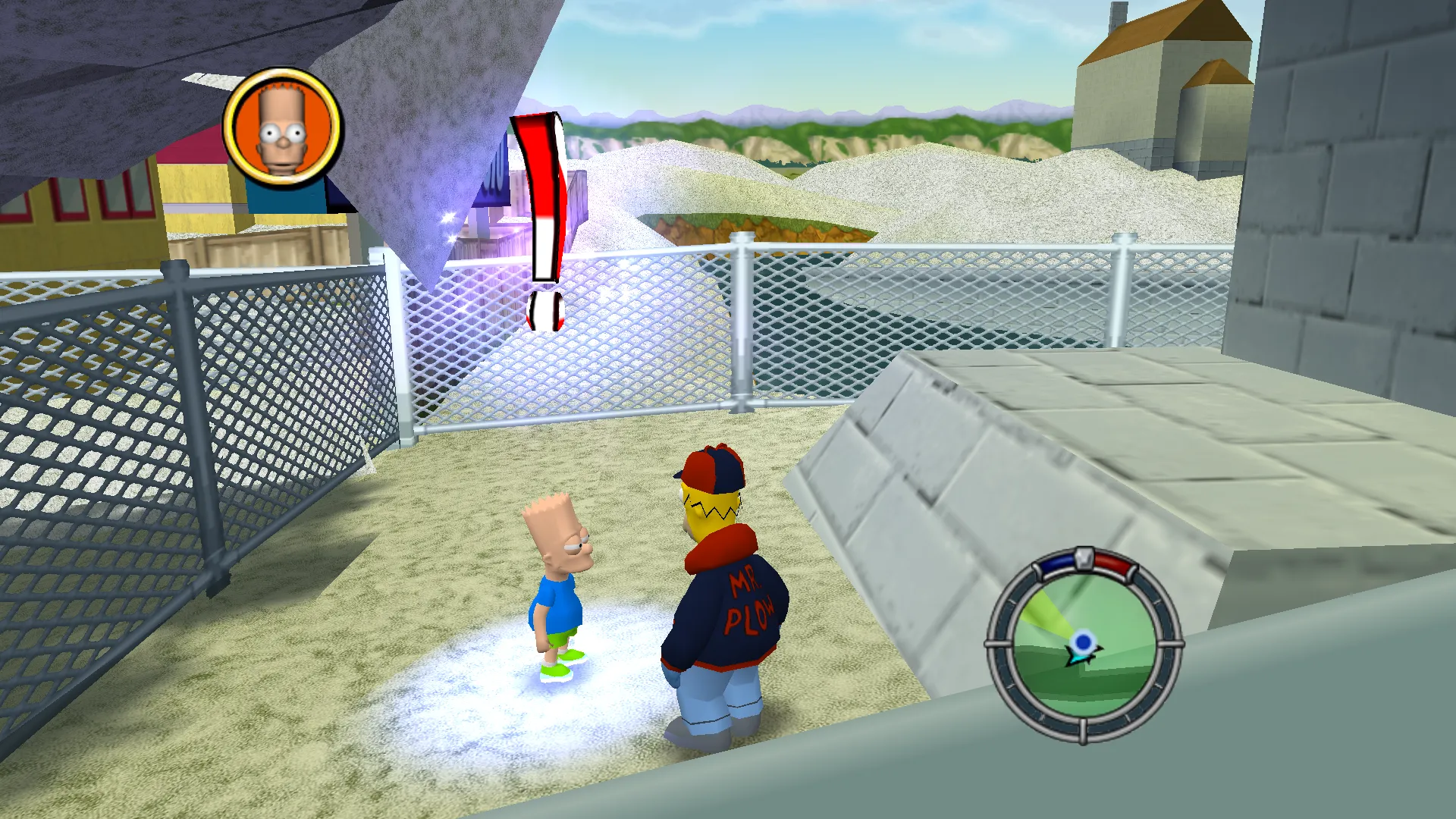Click the blue player dot on the radar

pyautogui.click(x=1083, y=642)
